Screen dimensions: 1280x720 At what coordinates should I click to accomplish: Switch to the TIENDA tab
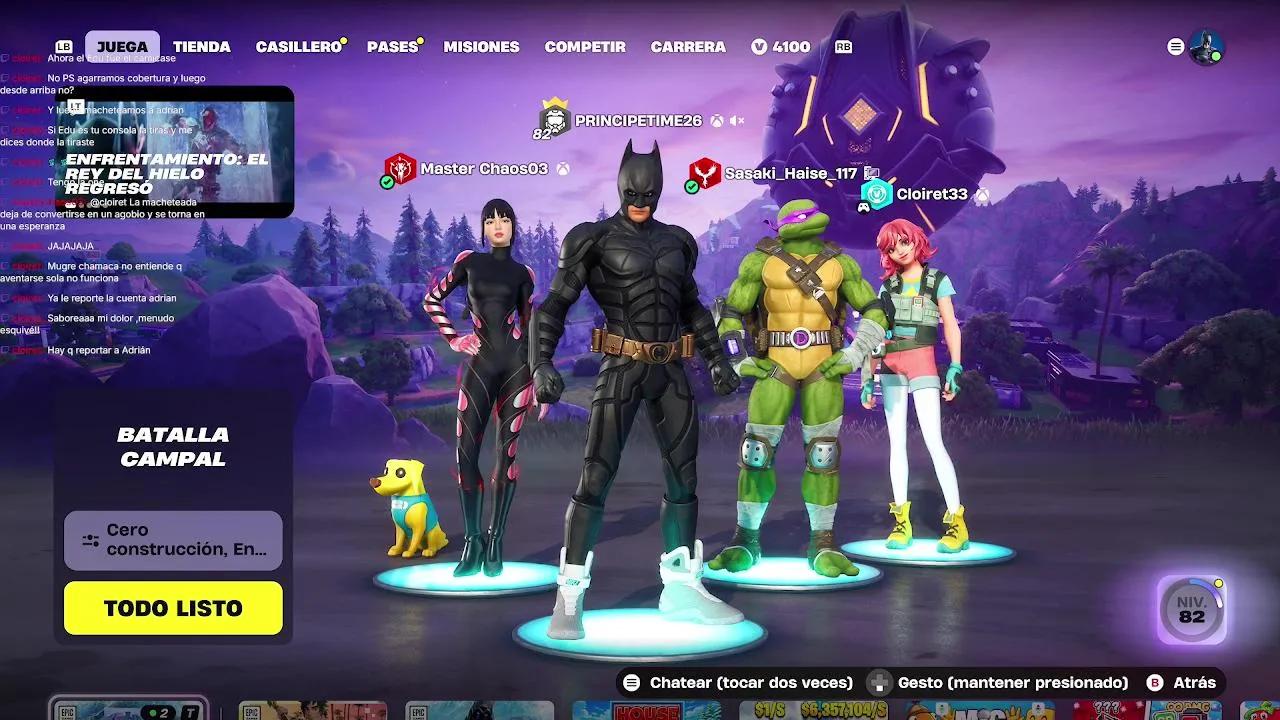point(202,46)
